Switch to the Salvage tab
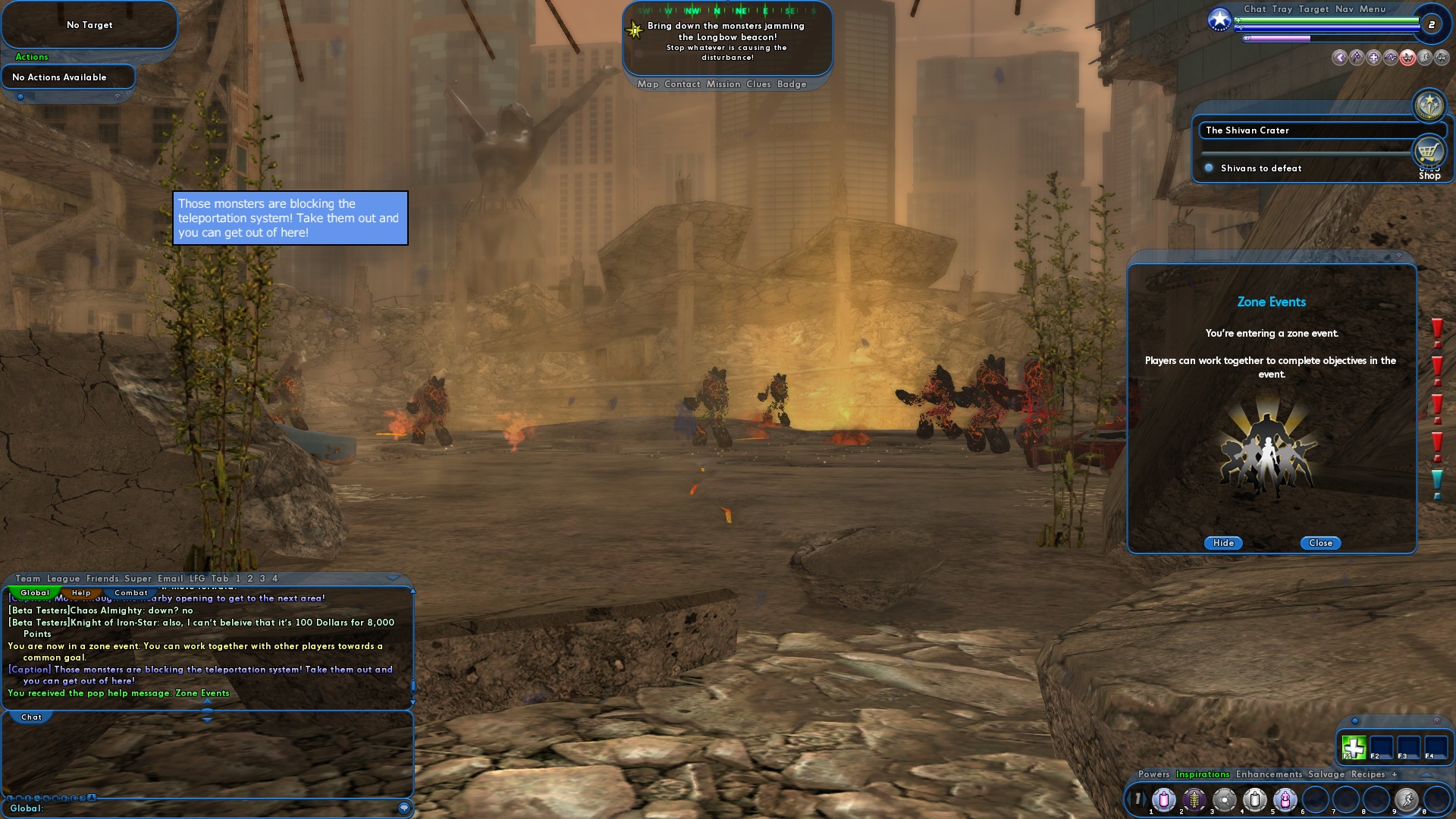 tap(1326, 774)
